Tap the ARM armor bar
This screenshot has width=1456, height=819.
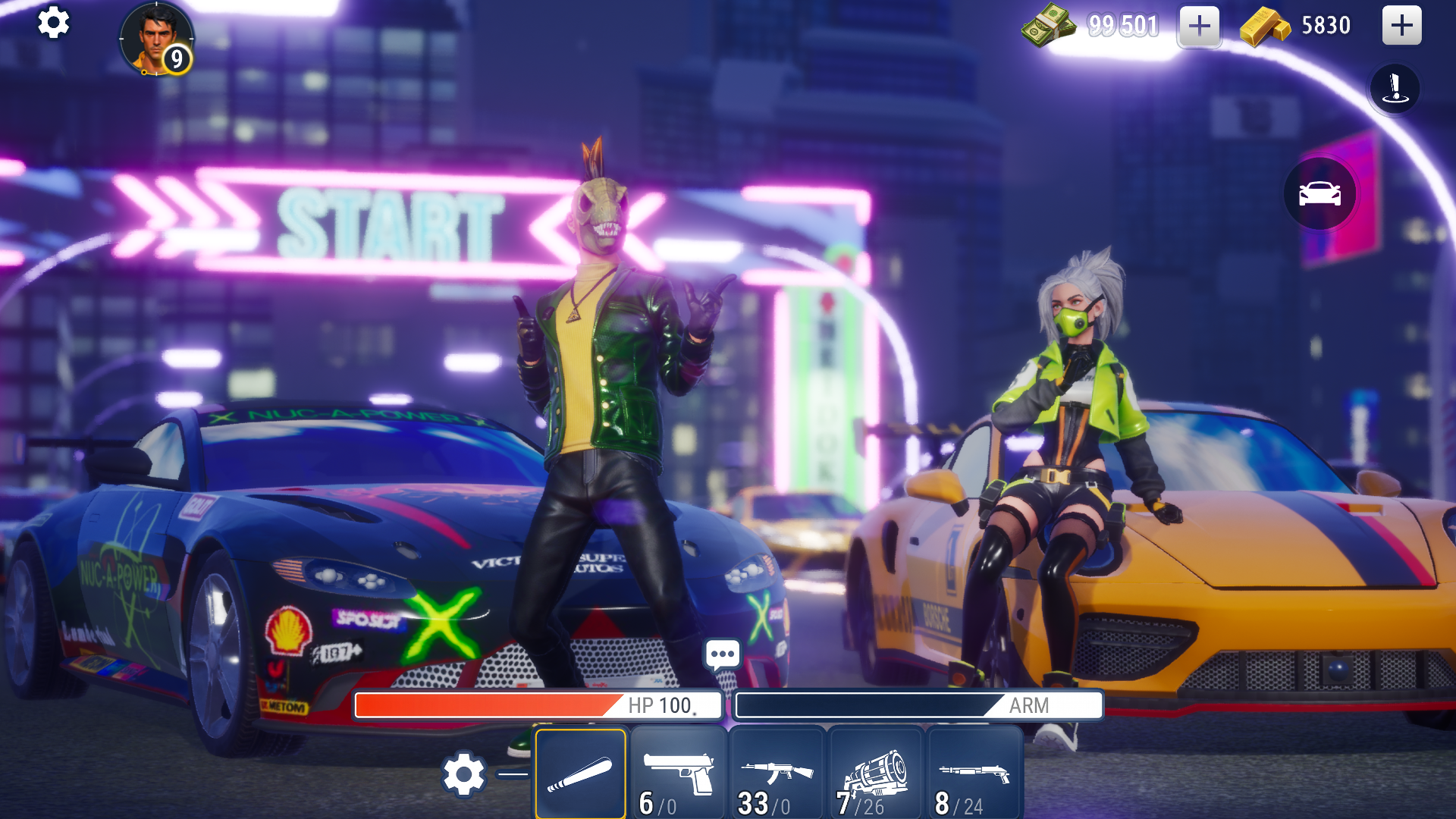pos(919,706)
